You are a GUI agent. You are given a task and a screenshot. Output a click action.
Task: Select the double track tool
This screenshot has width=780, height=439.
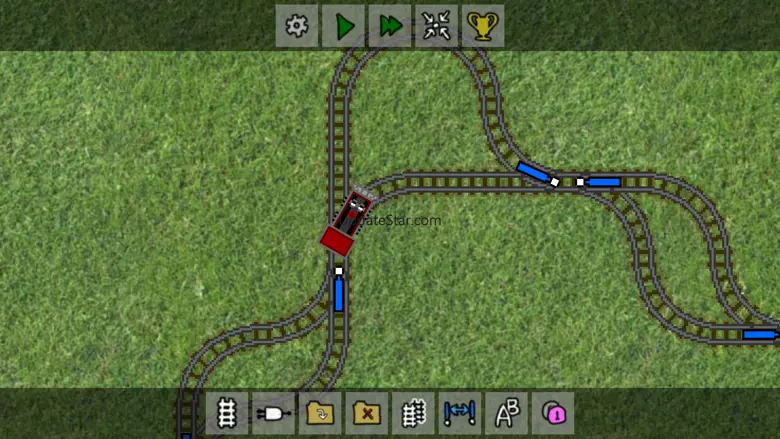pyautogui.click(x=413, y=412)
